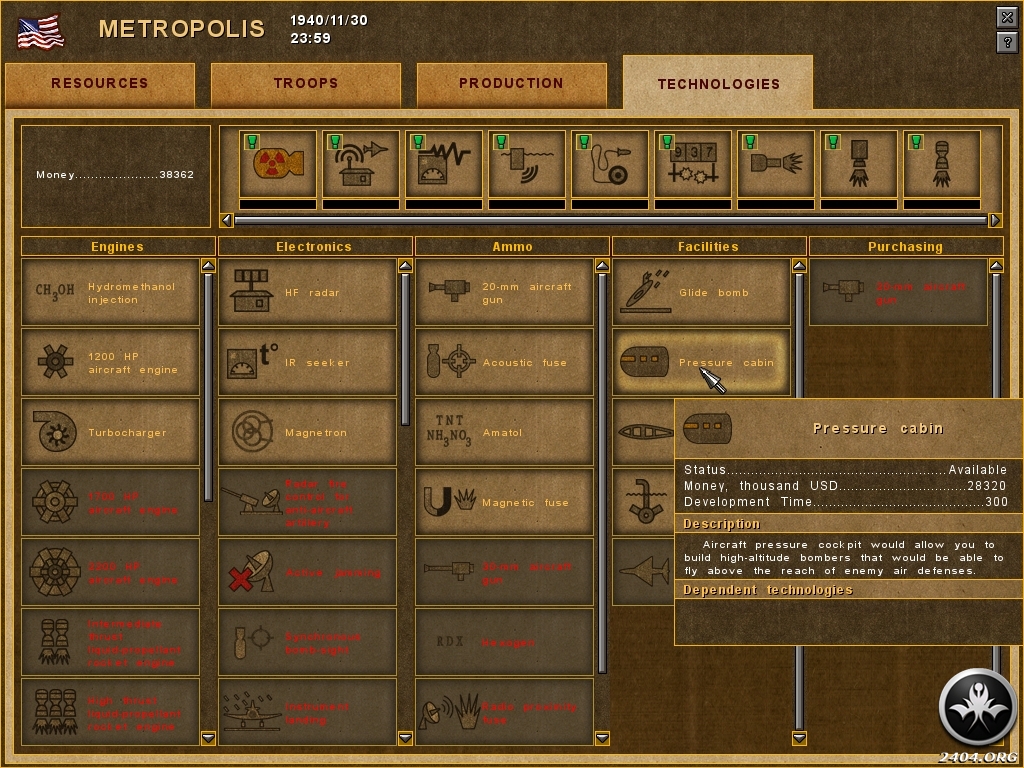Click the Engines list down arrow
The width and height of the screenshot is (1024, 768).
point(208,738)
